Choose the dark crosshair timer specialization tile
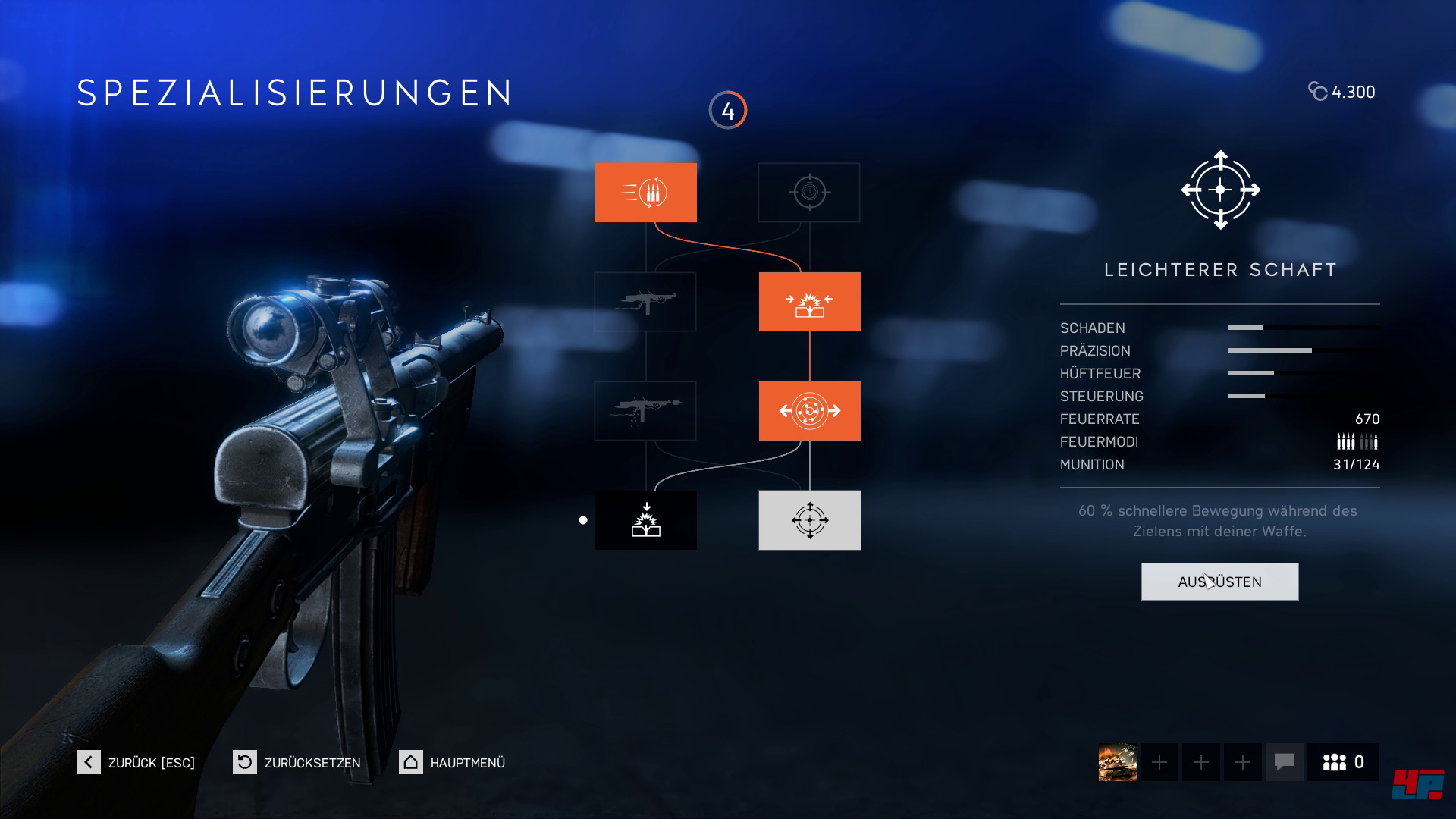This screenshot has width=1456, height=819. click(x=809, y=193)
